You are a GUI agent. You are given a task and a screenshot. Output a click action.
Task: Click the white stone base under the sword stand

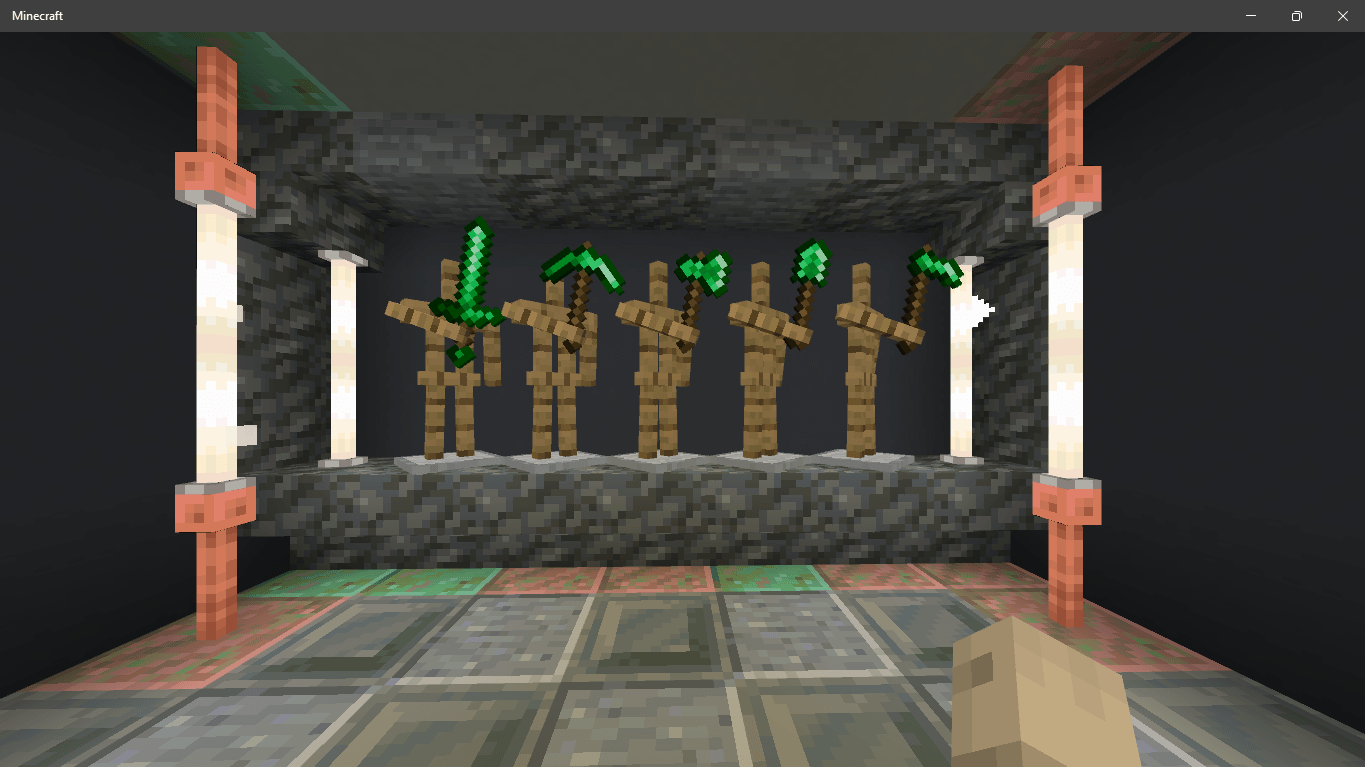(x=460, y=462)
